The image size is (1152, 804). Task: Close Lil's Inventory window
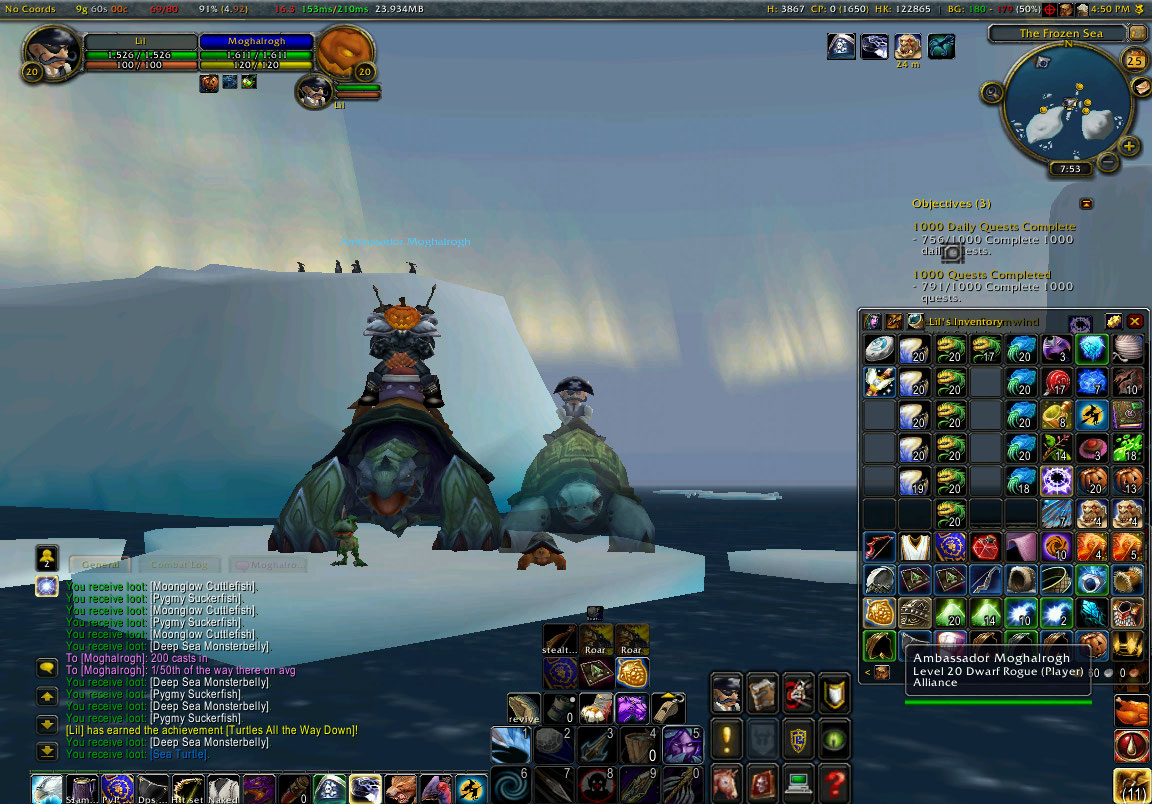pos(1135,322)
